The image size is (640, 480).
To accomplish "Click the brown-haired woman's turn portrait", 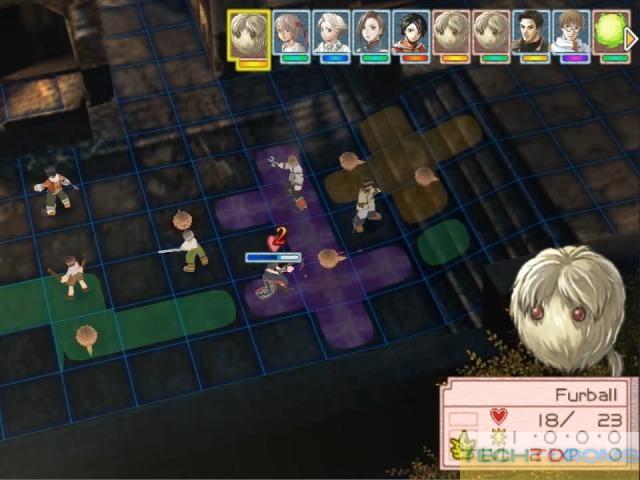I will tap(371, 34).
